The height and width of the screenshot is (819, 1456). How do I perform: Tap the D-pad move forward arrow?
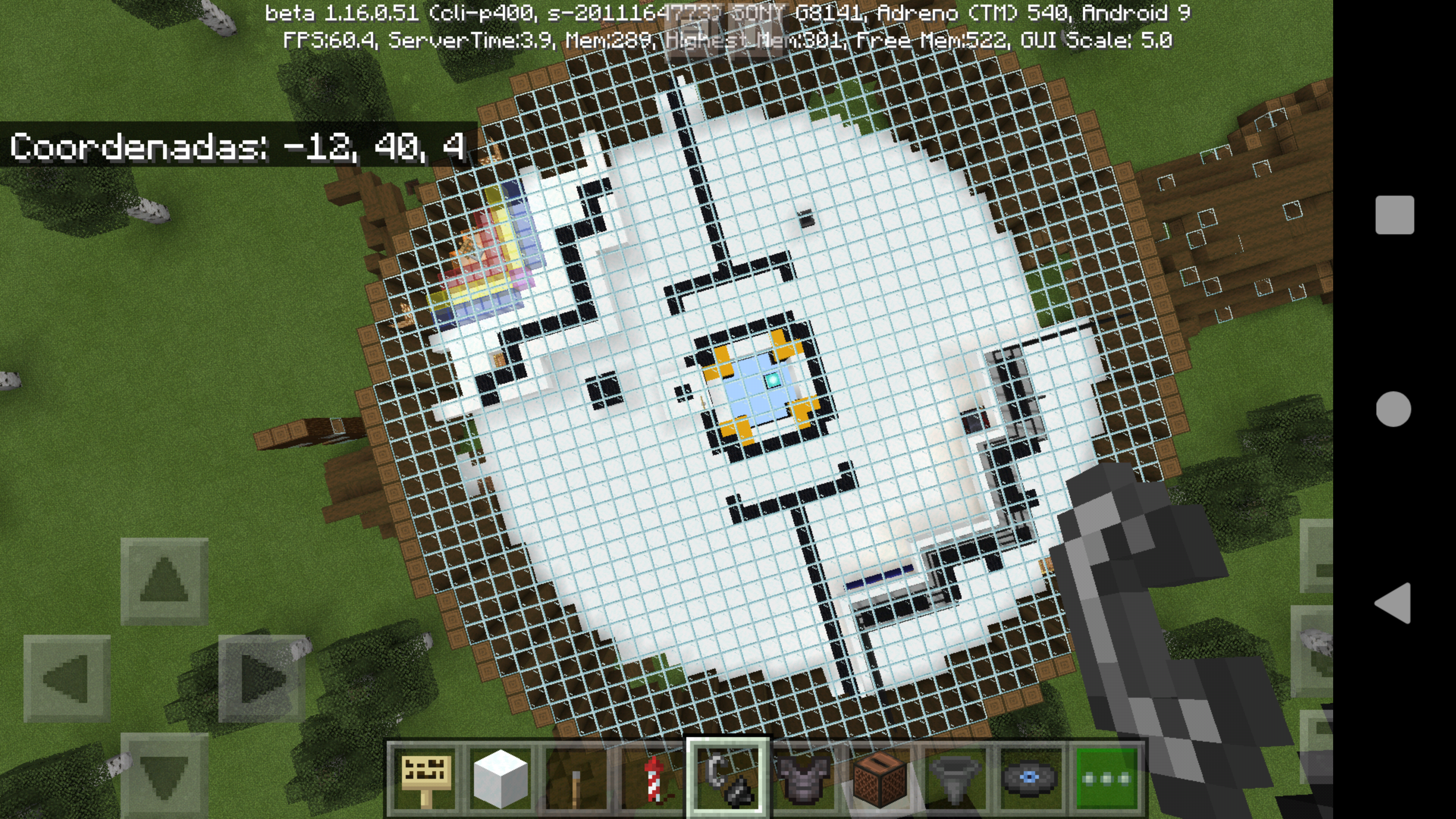tap(164, 581)
